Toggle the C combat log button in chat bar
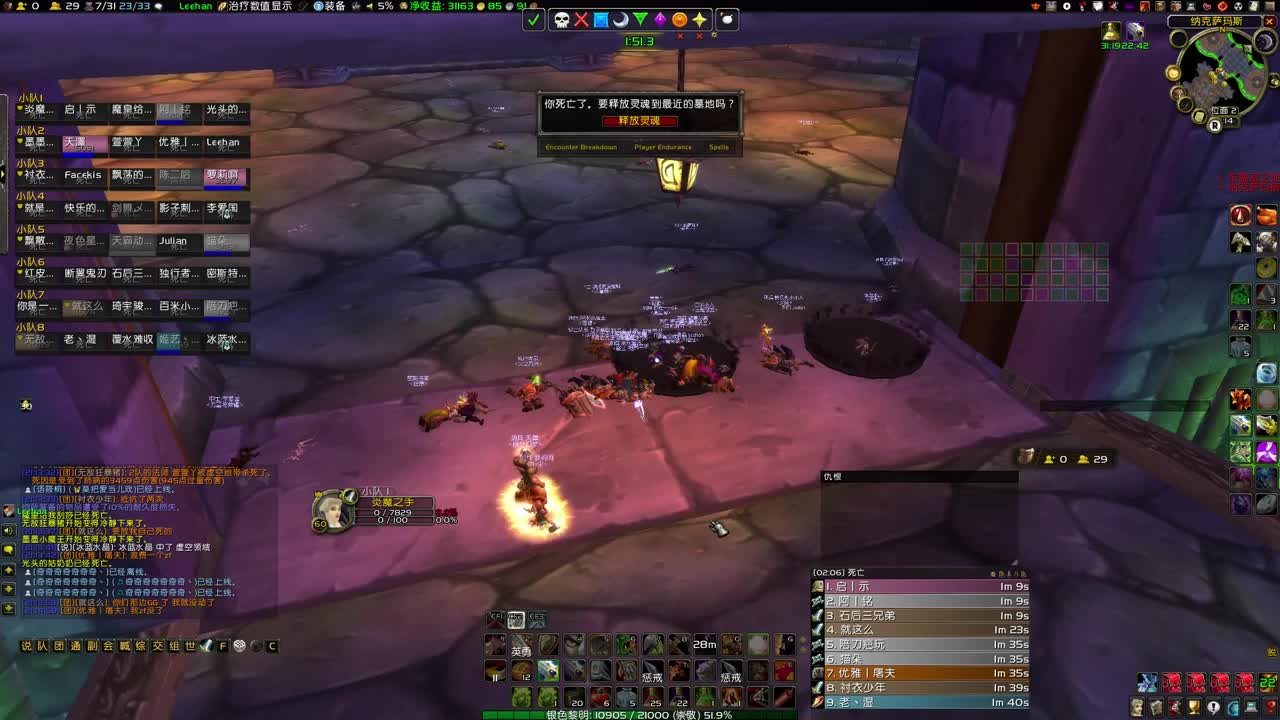 pyautogui.click(x=272, y=645)
